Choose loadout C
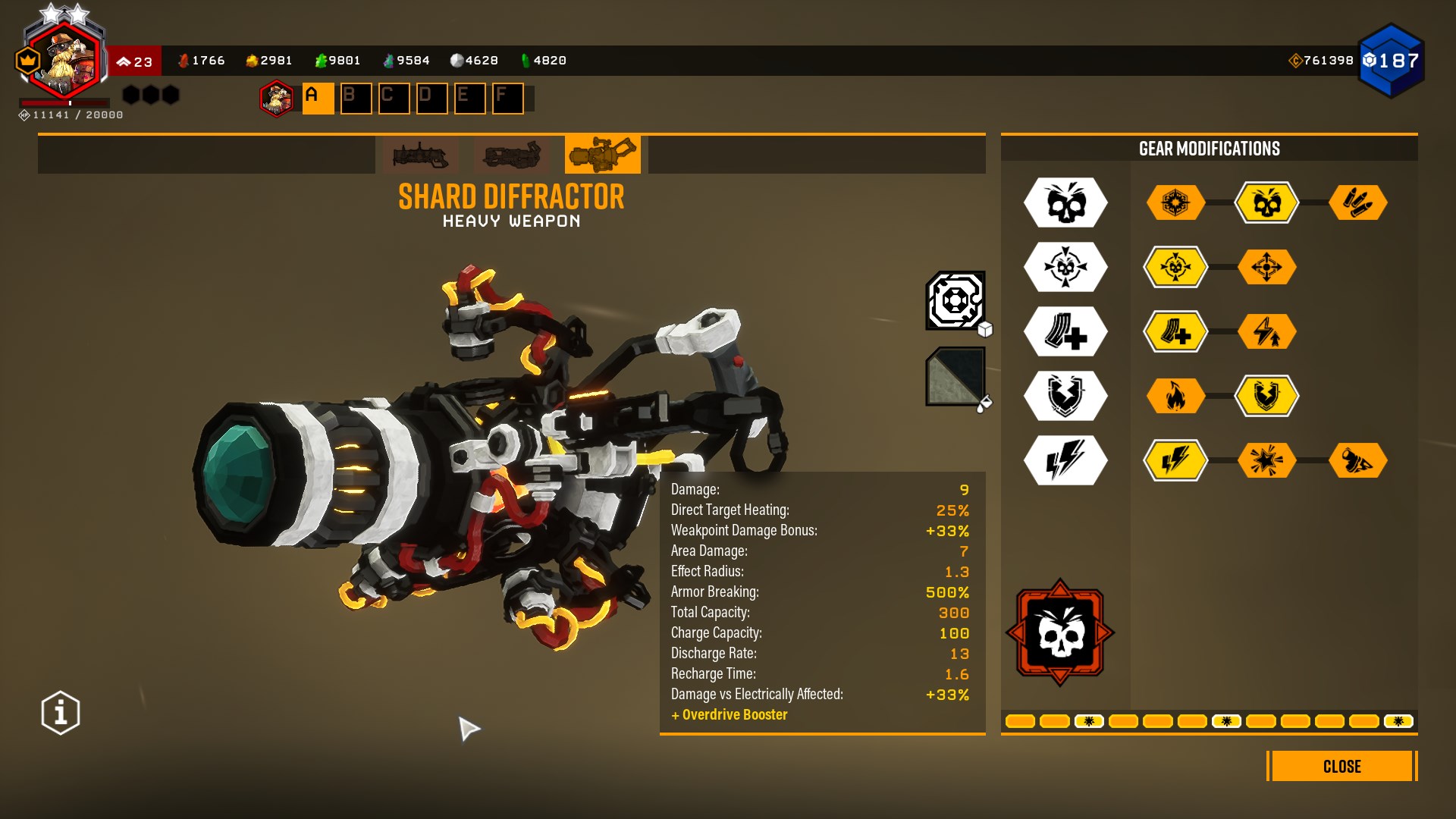Screen dimensions: 1456x819 point(394,98)
